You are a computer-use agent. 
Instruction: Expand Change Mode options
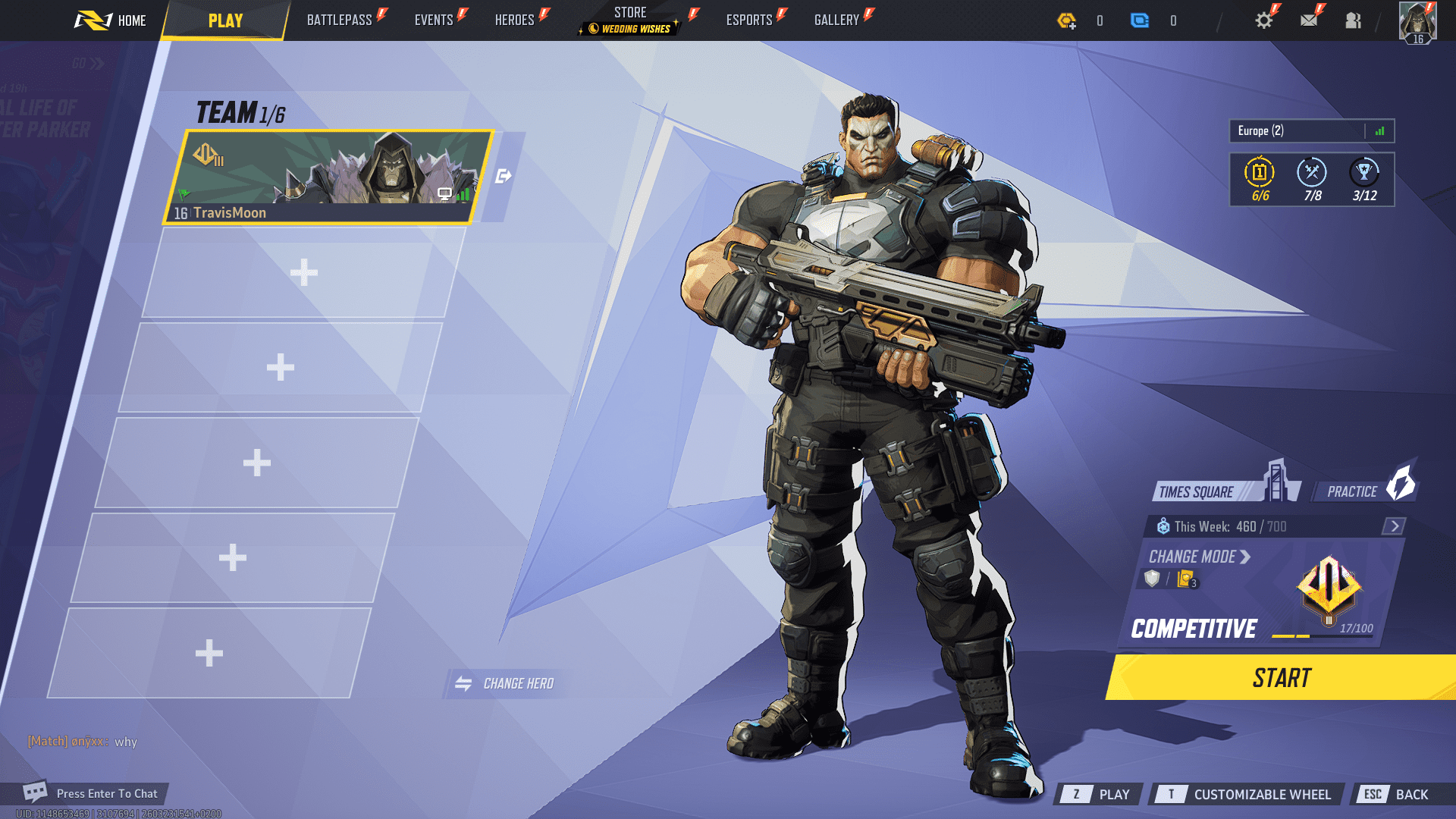[x=1194, y=557]
